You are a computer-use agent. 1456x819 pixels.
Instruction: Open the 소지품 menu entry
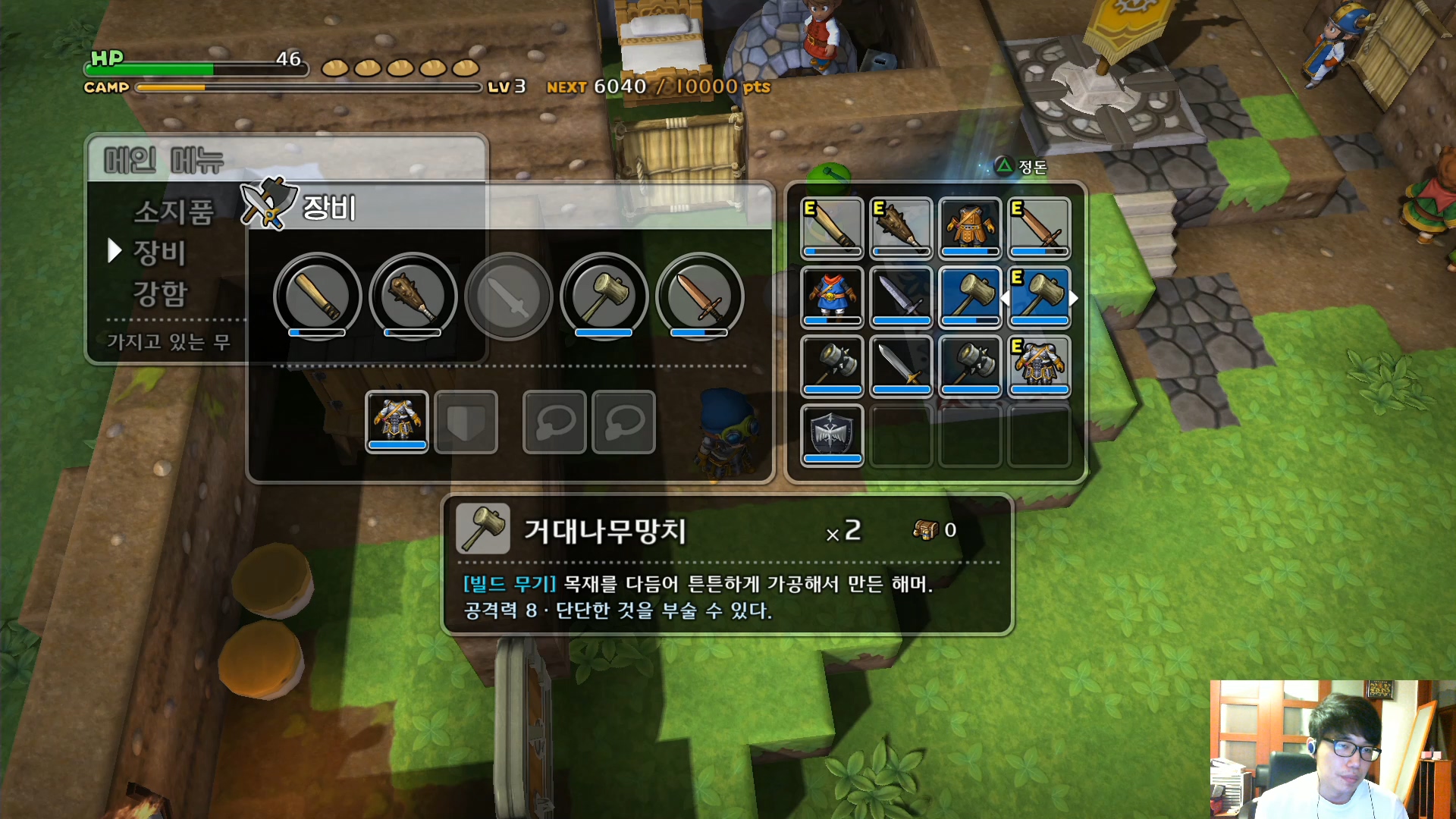click(173, 212)
